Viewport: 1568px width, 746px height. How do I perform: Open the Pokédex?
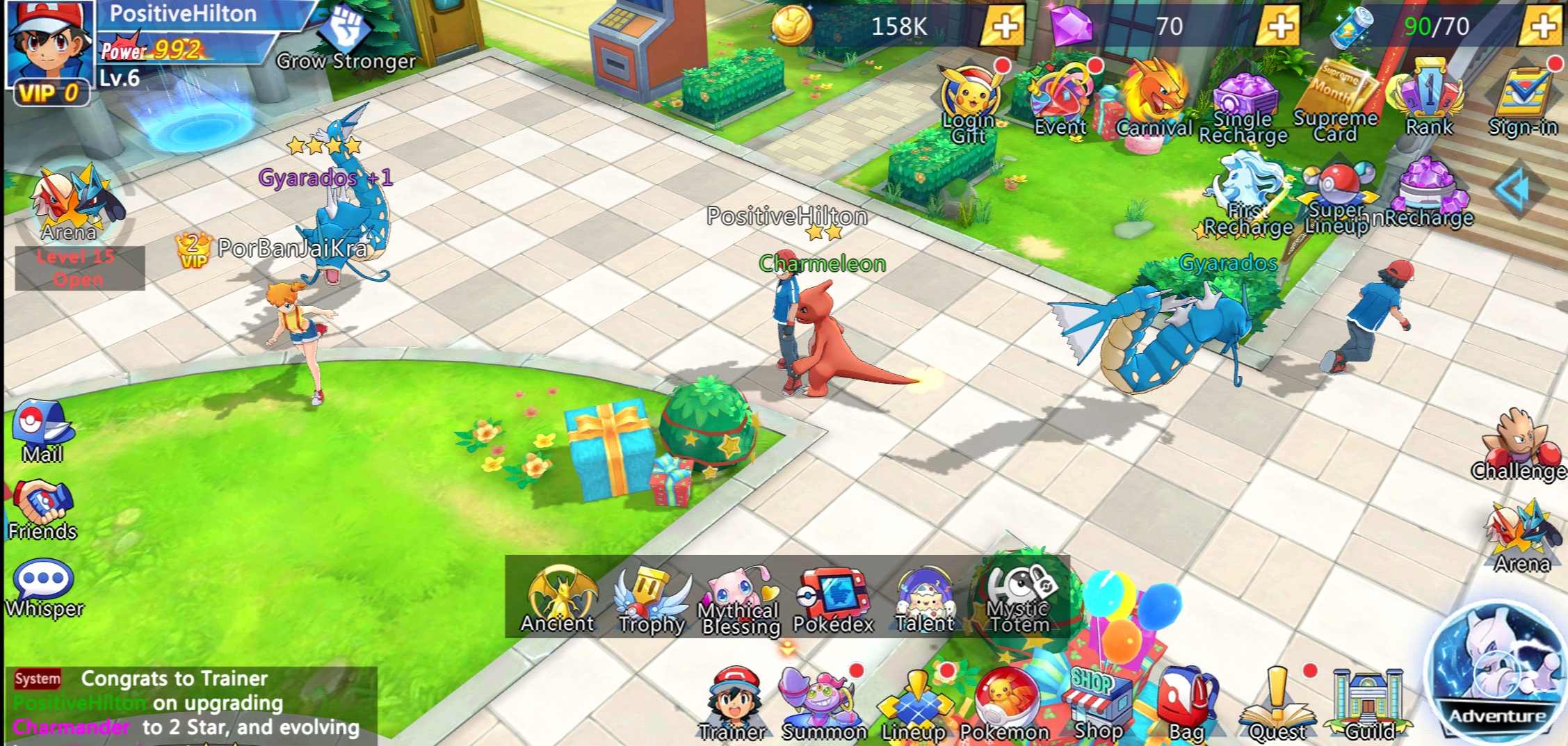[833, 601]
